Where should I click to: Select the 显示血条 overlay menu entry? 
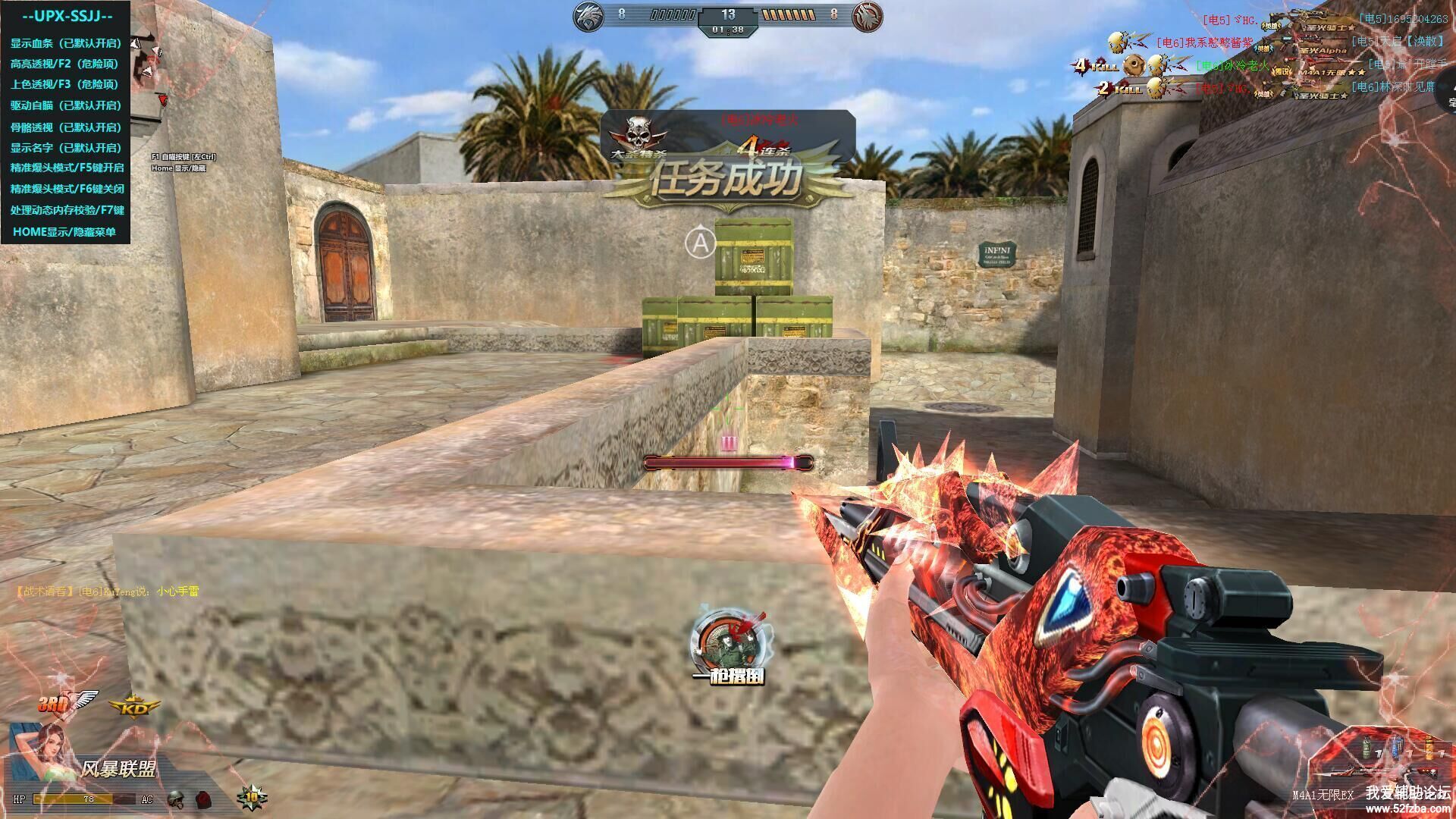[65, 43]
